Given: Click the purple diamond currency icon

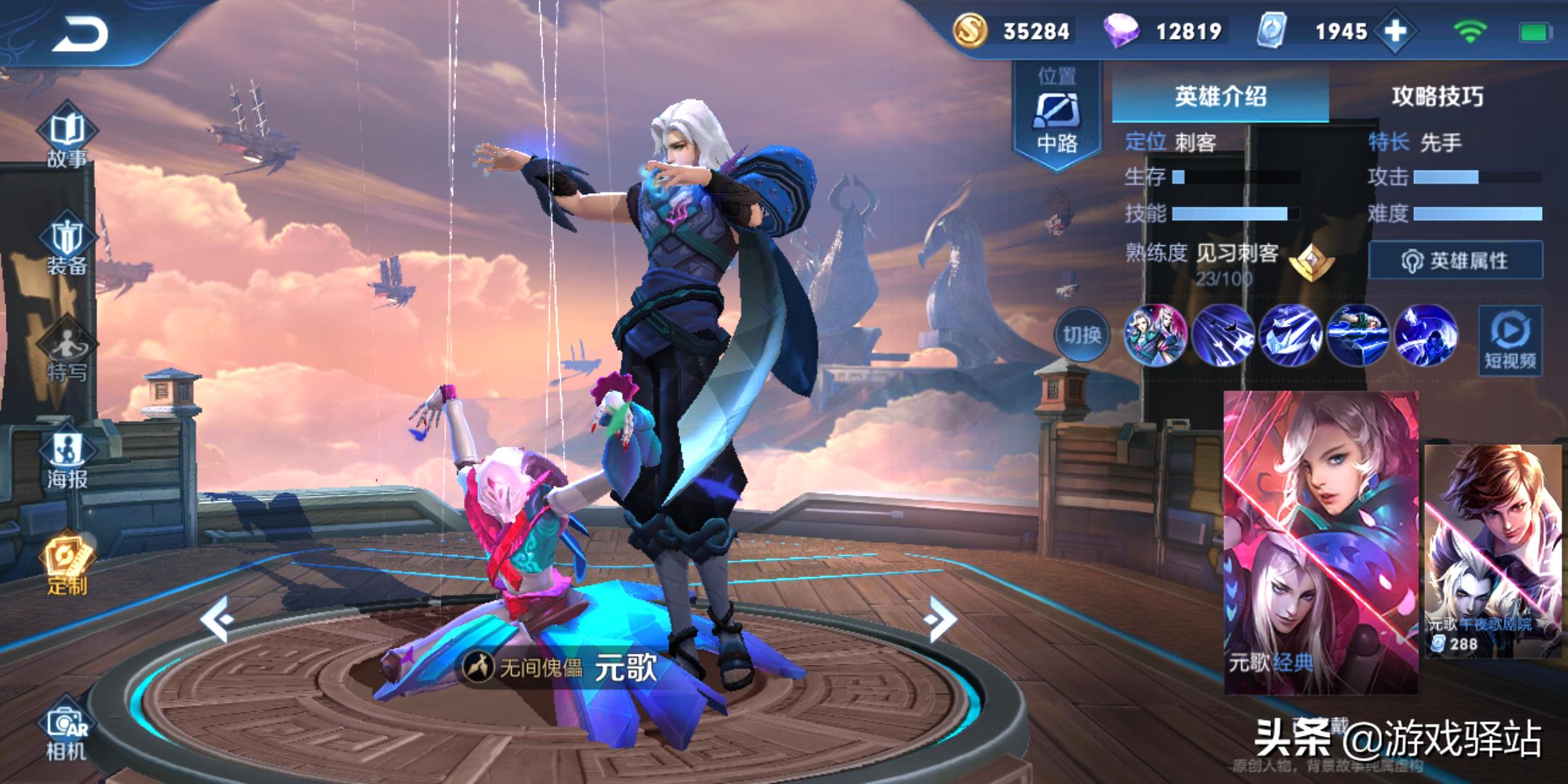Looking at the screenshot, I should click(x=1122, y=31).
